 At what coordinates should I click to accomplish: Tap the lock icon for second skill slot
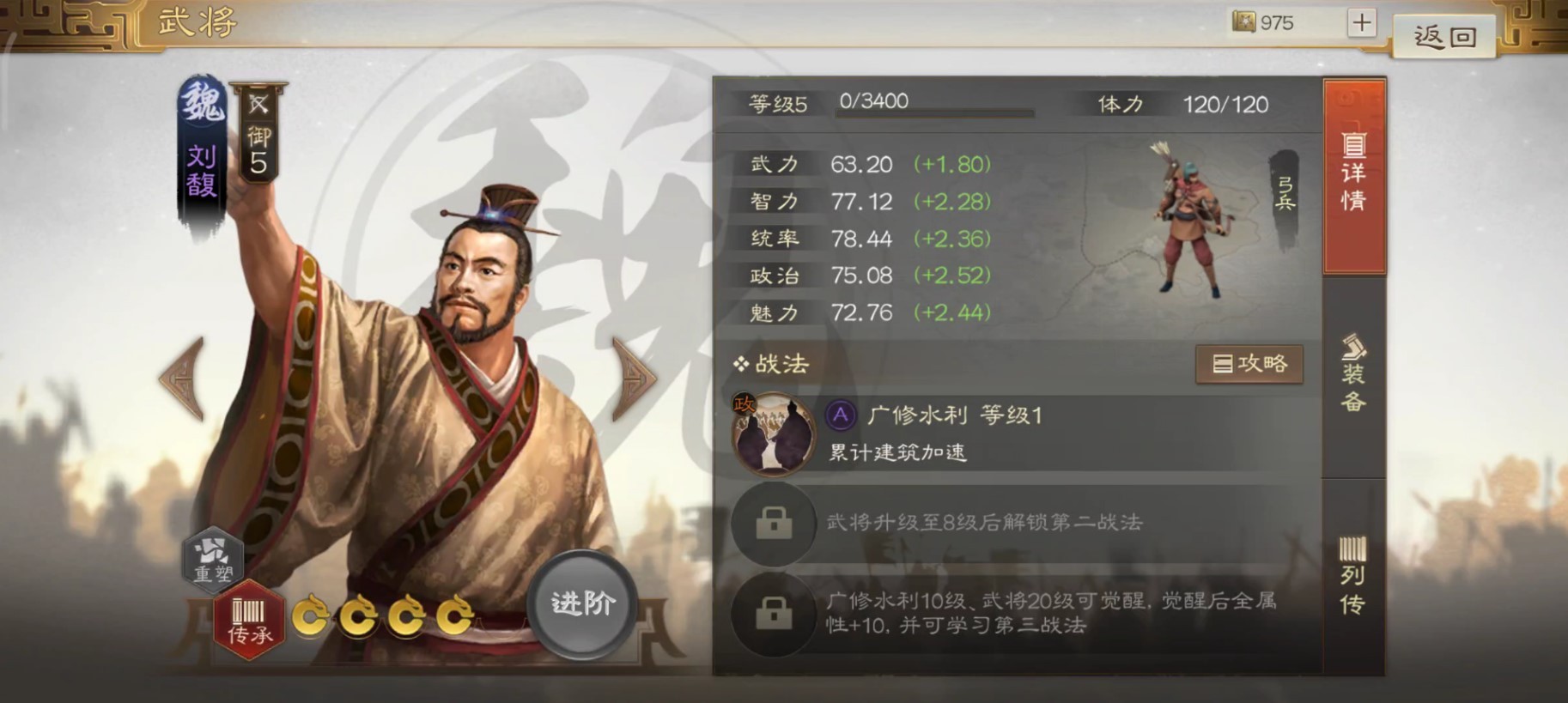tap(772, 524)
